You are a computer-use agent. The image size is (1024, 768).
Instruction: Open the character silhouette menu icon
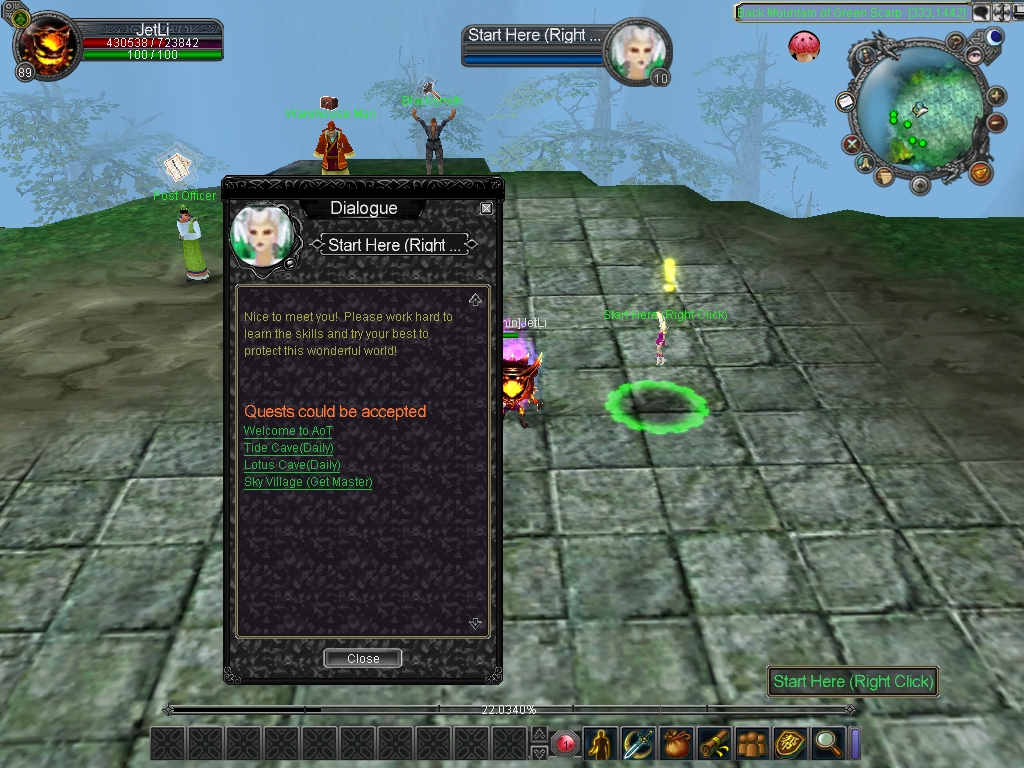click(600, 743)
